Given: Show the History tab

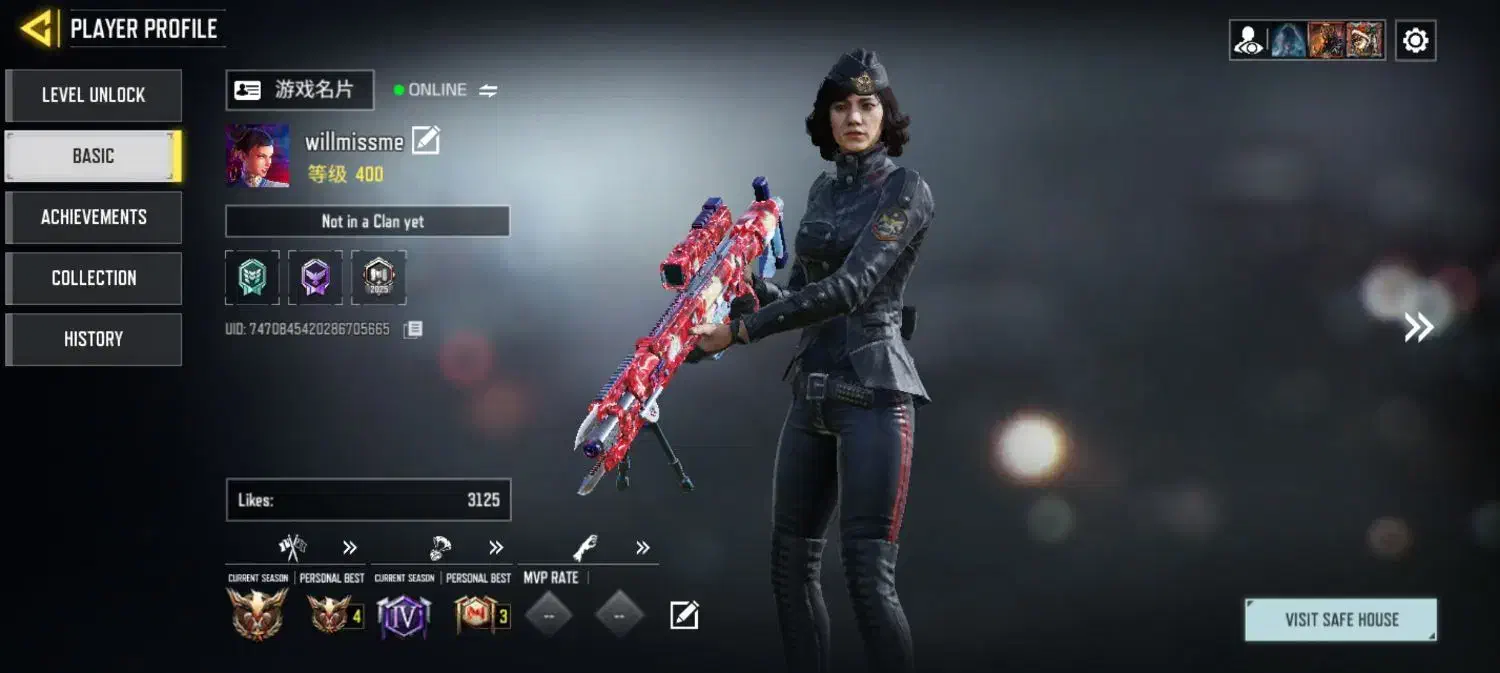Looking at the screenshot, I should click(x=93, y=339).
